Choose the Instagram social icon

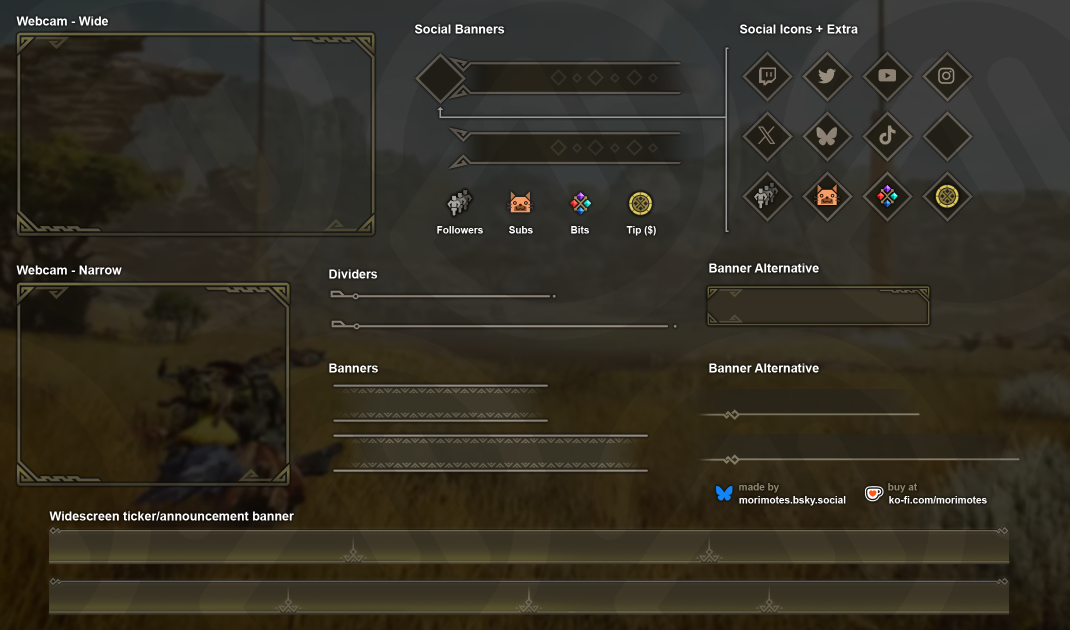click(x=946, y=76)
